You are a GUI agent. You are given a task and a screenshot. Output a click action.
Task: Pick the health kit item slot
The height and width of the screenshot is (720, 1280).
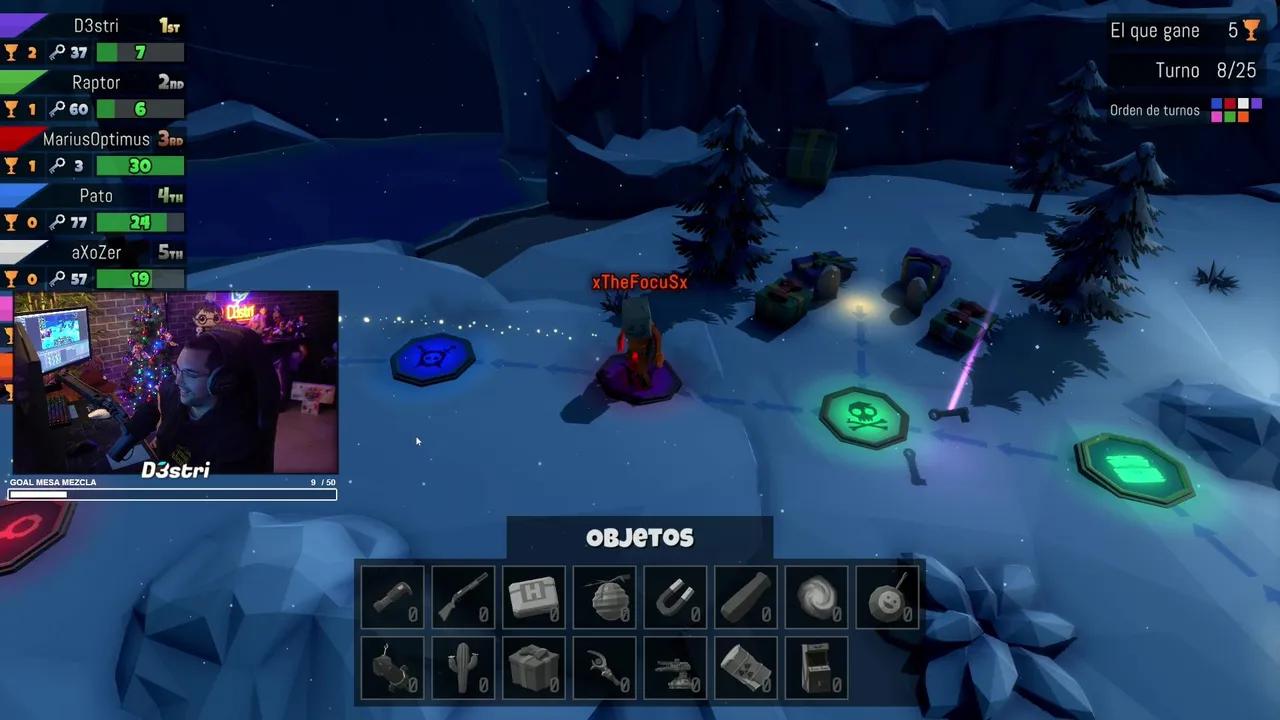(x=534, y=597)
